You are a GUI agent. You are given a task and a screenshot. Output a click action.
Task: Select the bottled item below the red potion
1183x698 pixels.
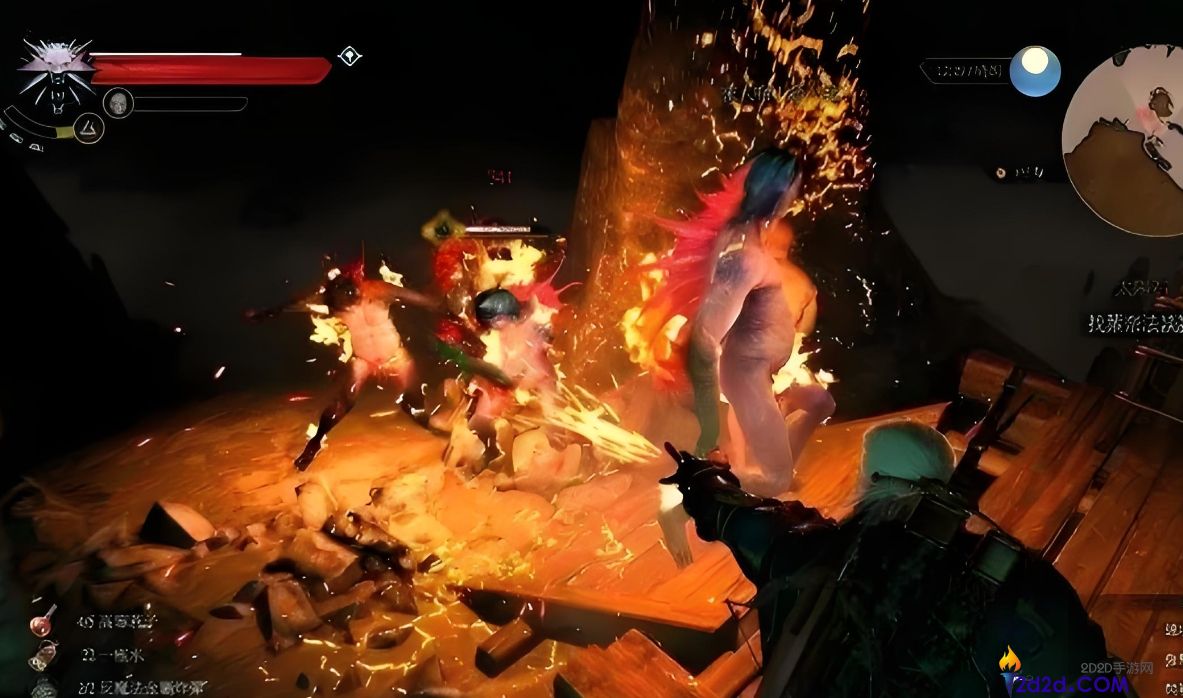[x=43, y=655]
